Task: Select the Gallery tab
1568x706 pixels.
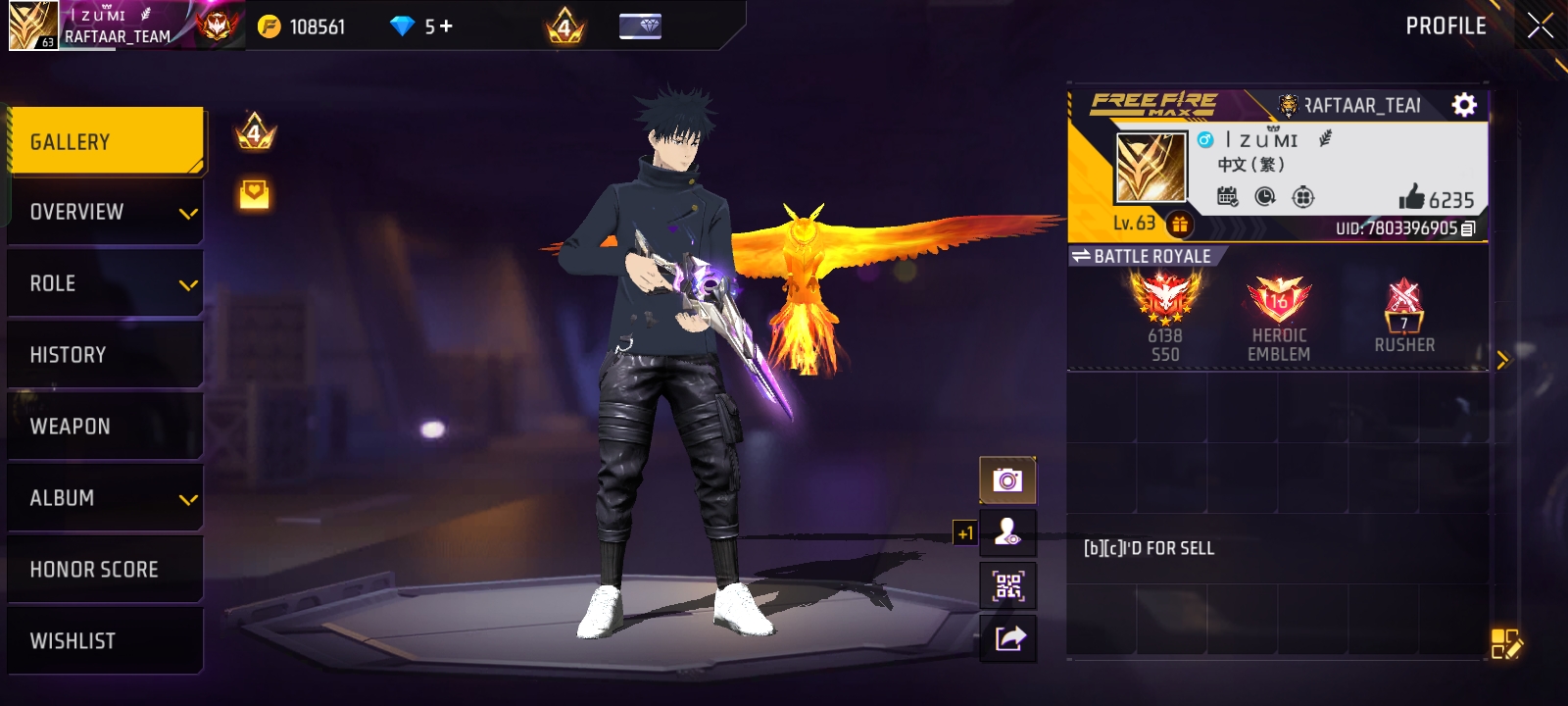Action: click(x=106, y=142)
